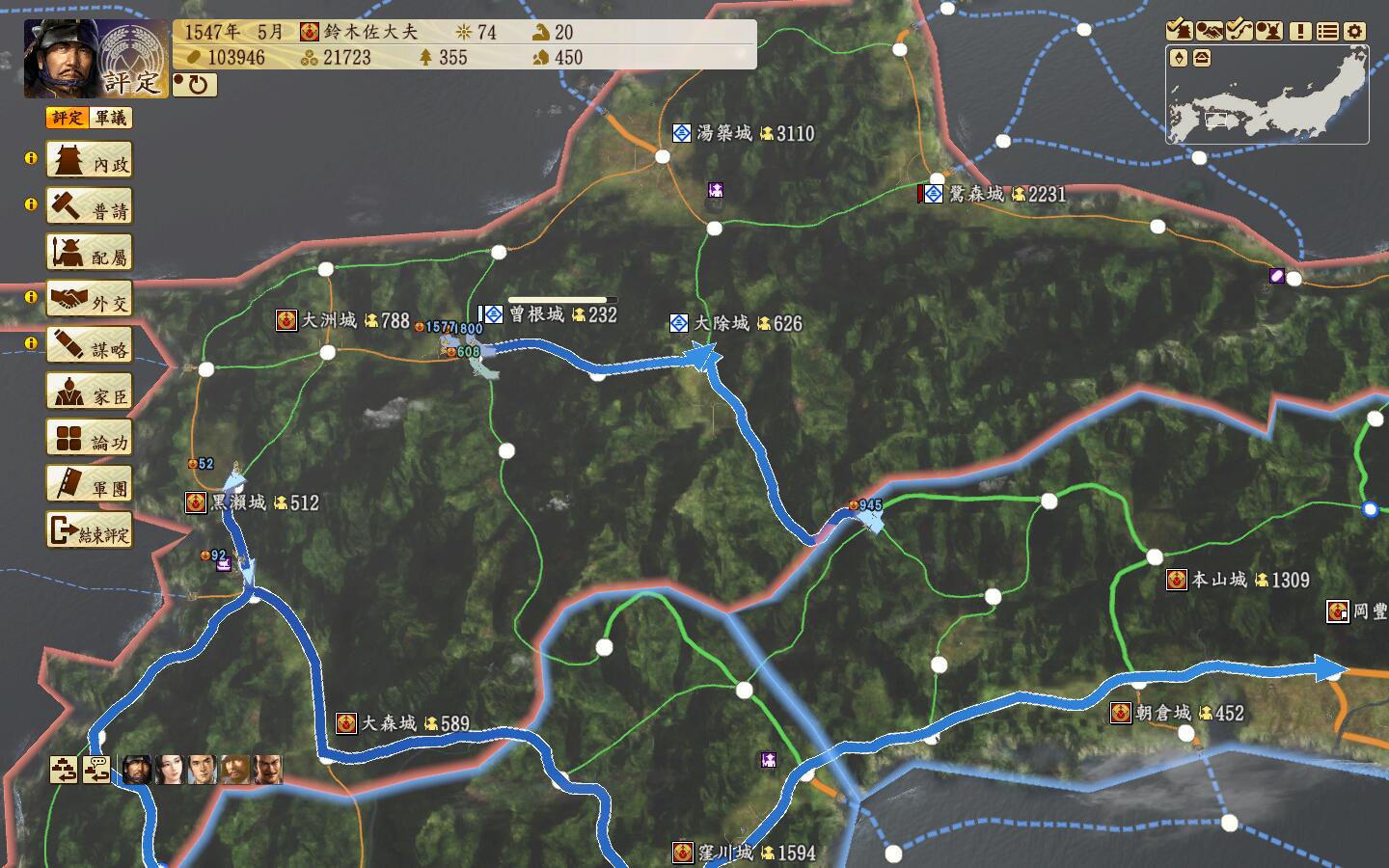Screen dimensions: 1389x868
Task: Click the circular arrow button under resources
Action: 196,85
